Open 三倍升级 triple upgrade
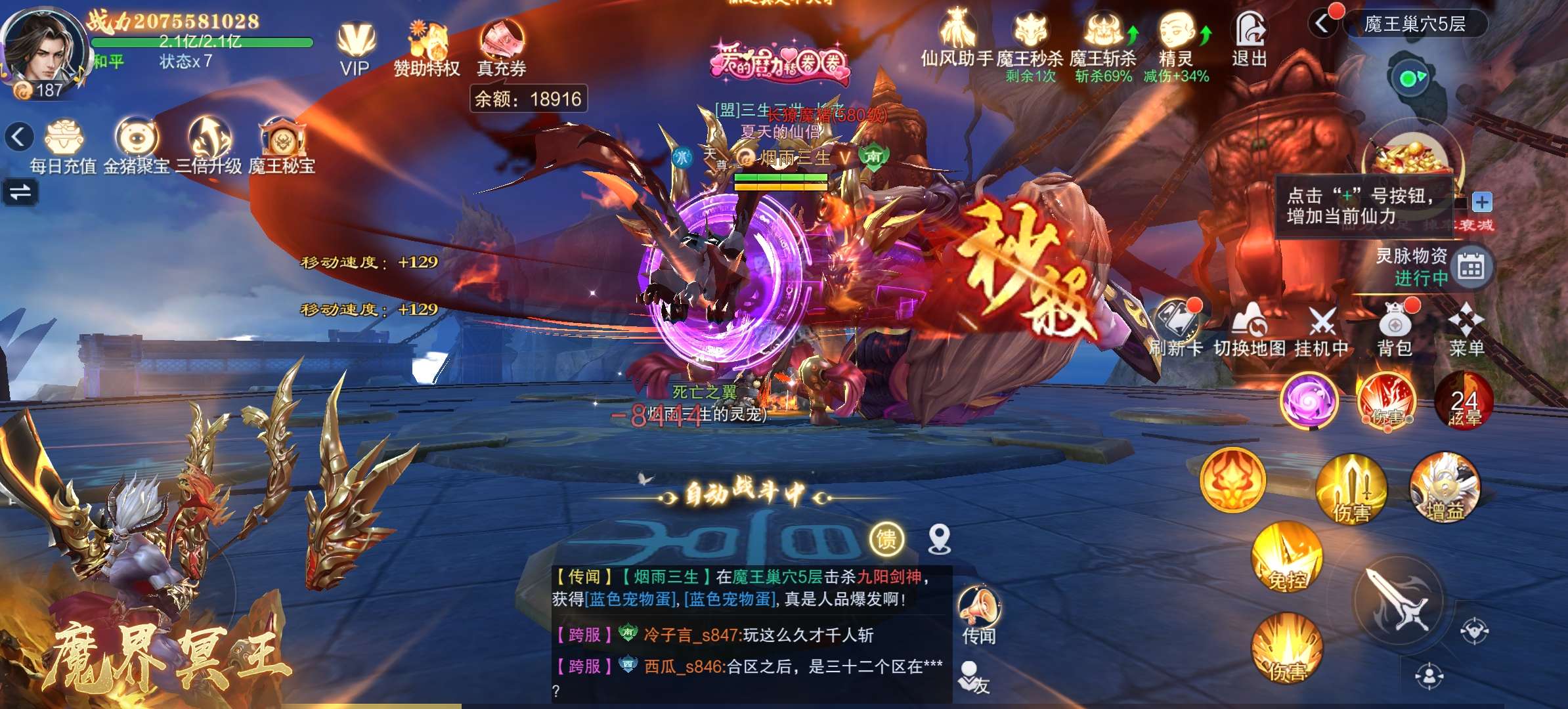The width and height of the screenshot is (1568, 709). (209, 146)
